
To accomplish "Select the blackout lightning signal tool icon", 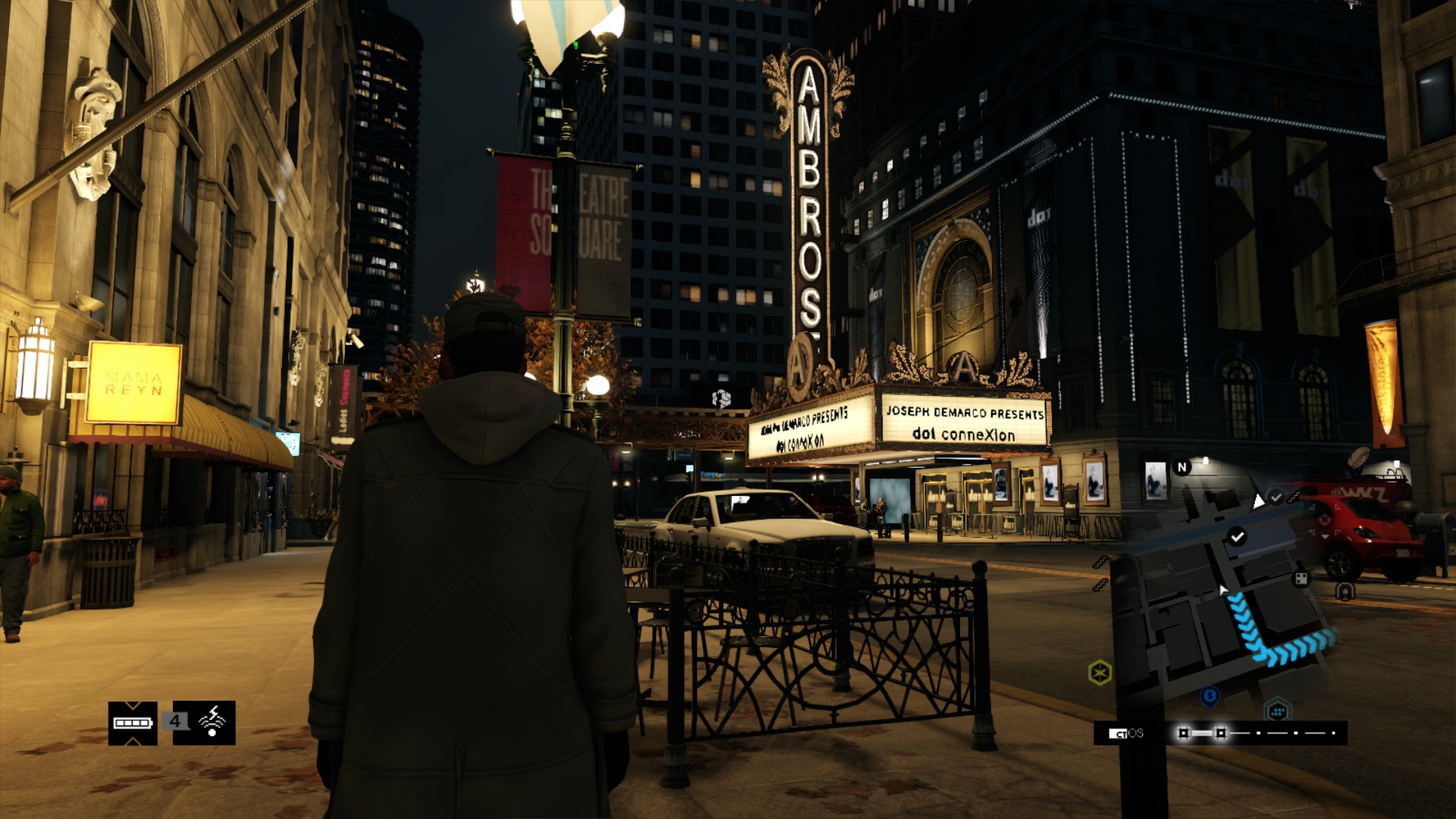I will 212,722.
